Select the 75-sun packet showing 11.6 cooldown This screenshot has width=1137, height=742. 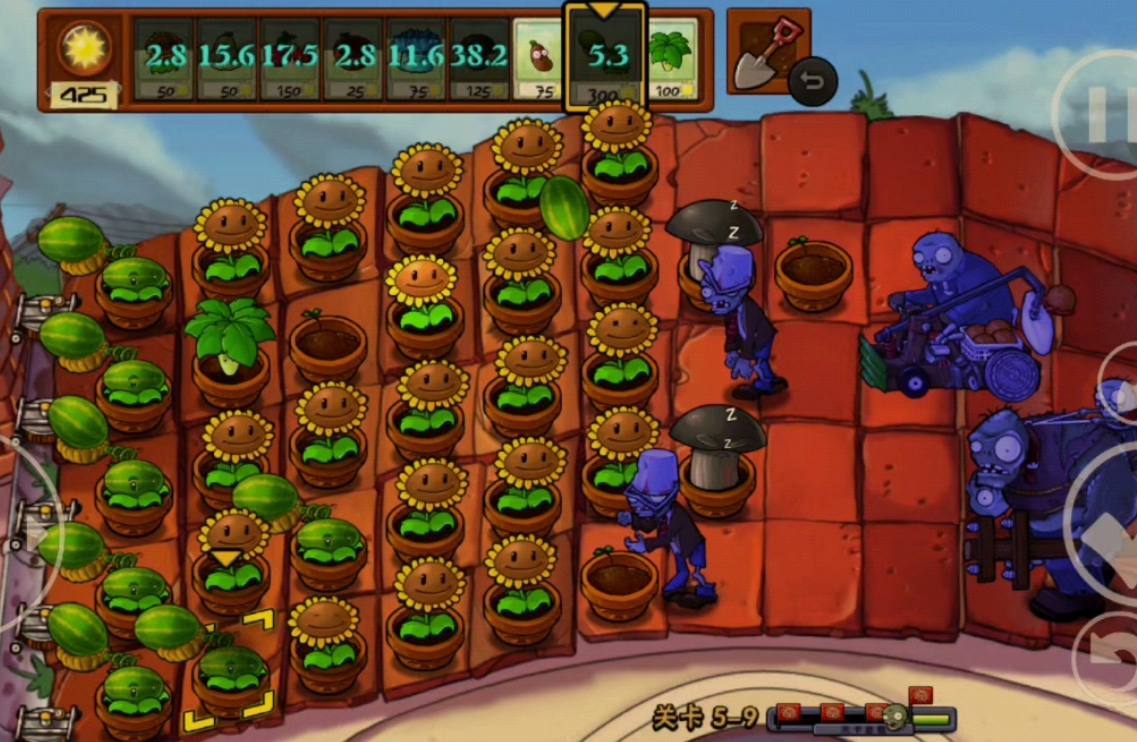(x=416, y=58)
